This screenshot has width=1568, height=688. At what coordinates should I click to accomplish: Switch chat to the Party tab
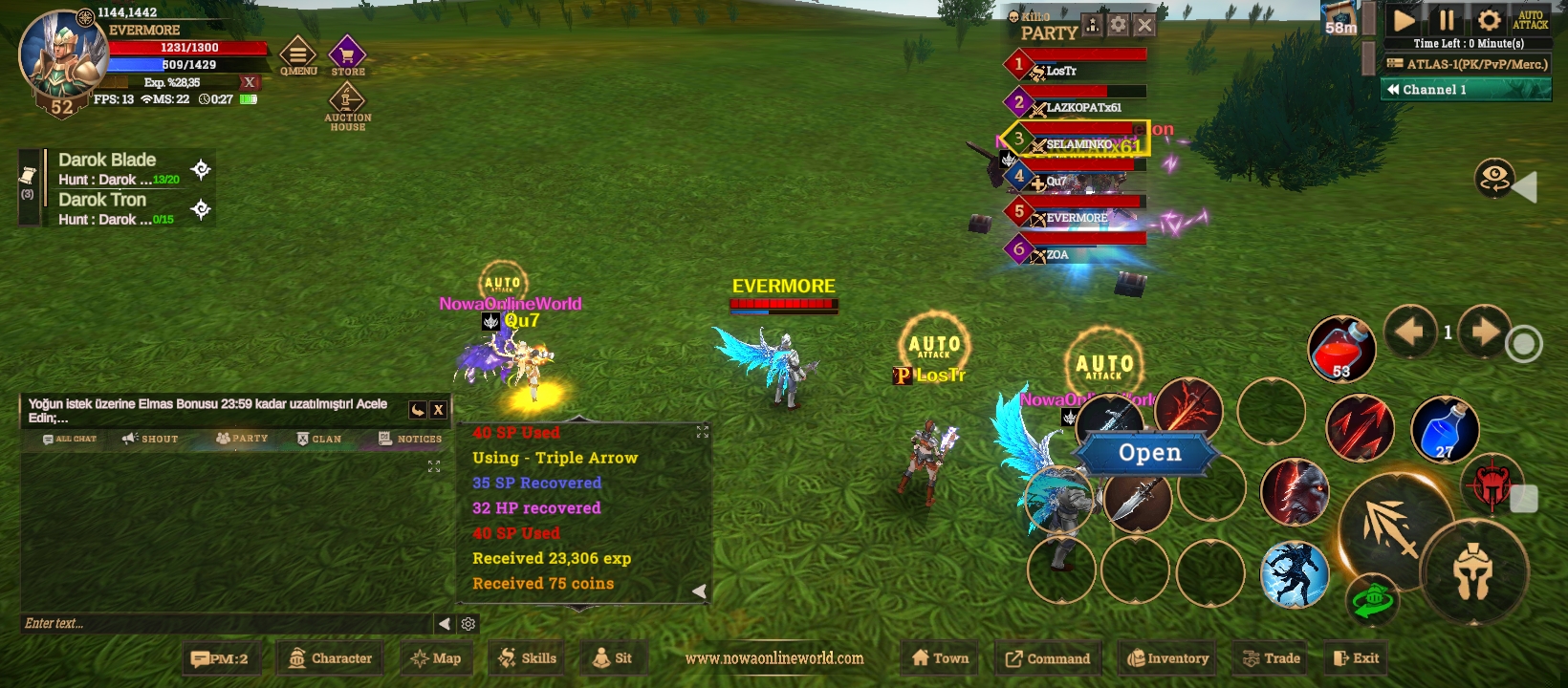[242, 439]
